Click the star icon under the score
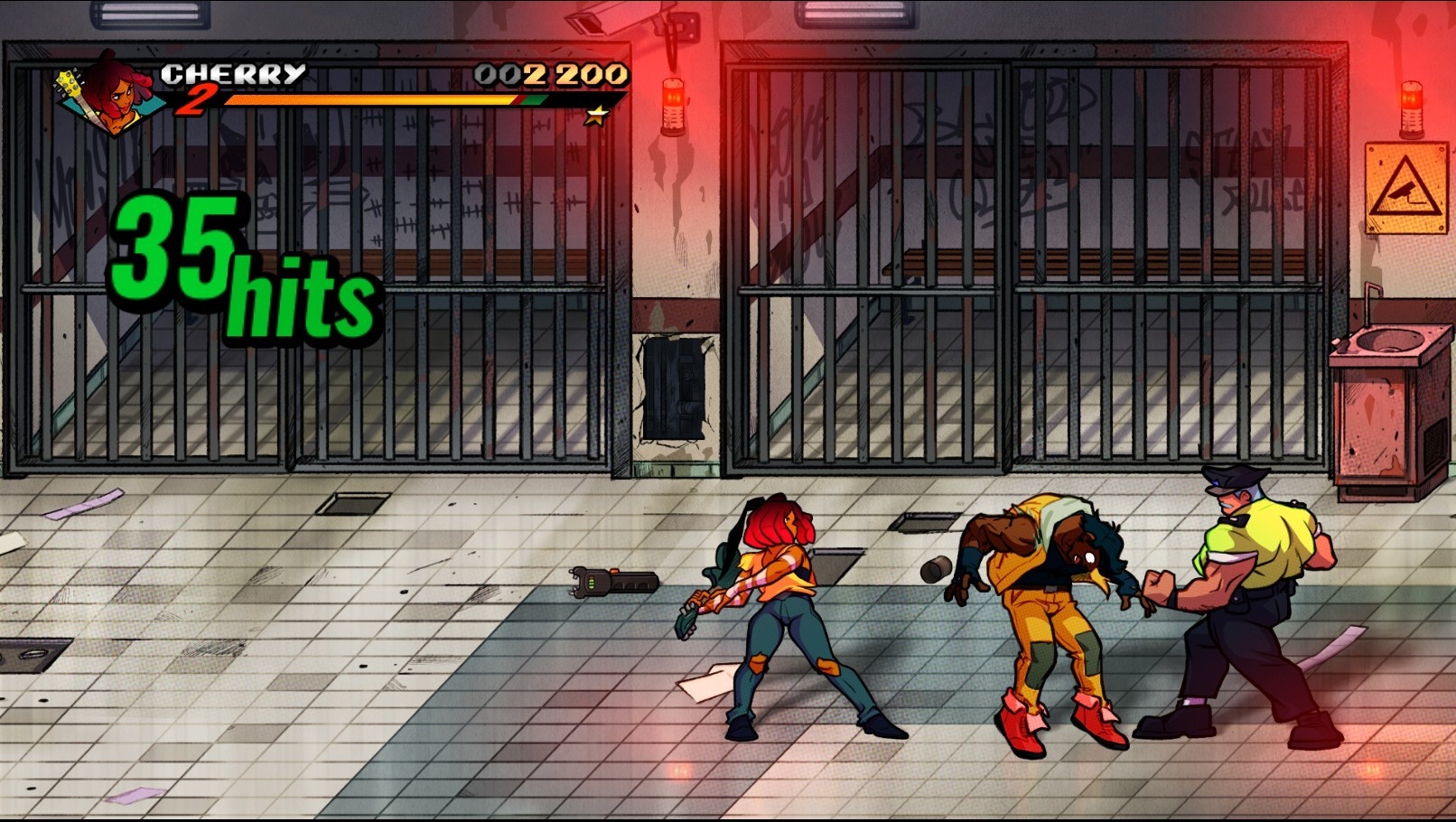The height and width of the screenshot is (822, 1456). coord(596,114)
